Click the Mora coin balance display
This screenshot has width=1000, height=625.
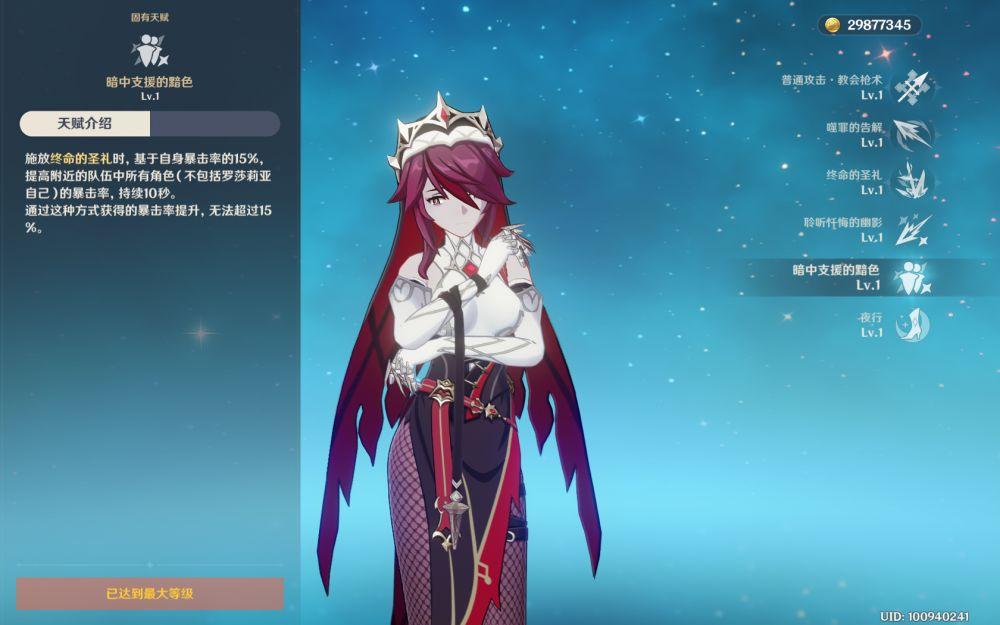click(868, 25)
